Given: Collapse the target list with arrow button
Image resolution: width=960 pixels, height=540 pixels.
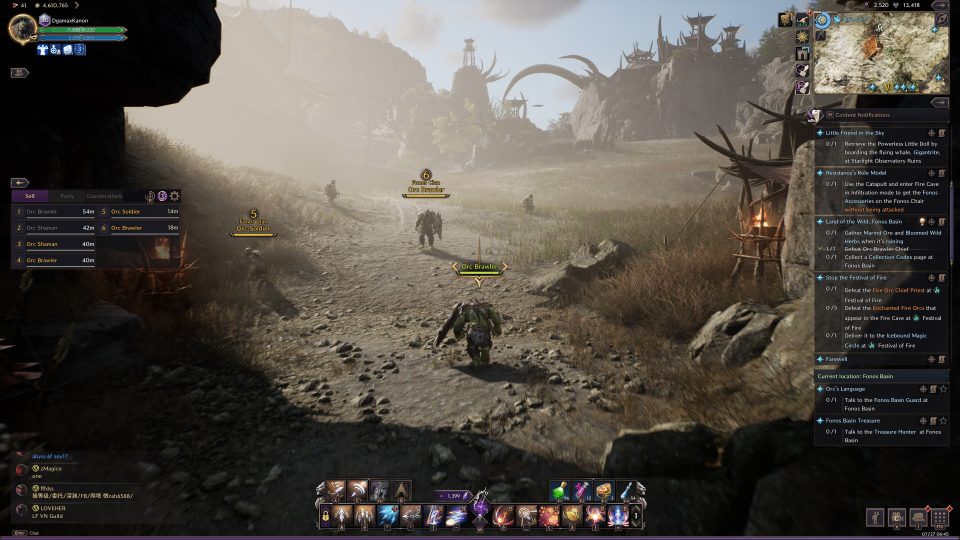Looking at the screenshot, I should point(20,183).
